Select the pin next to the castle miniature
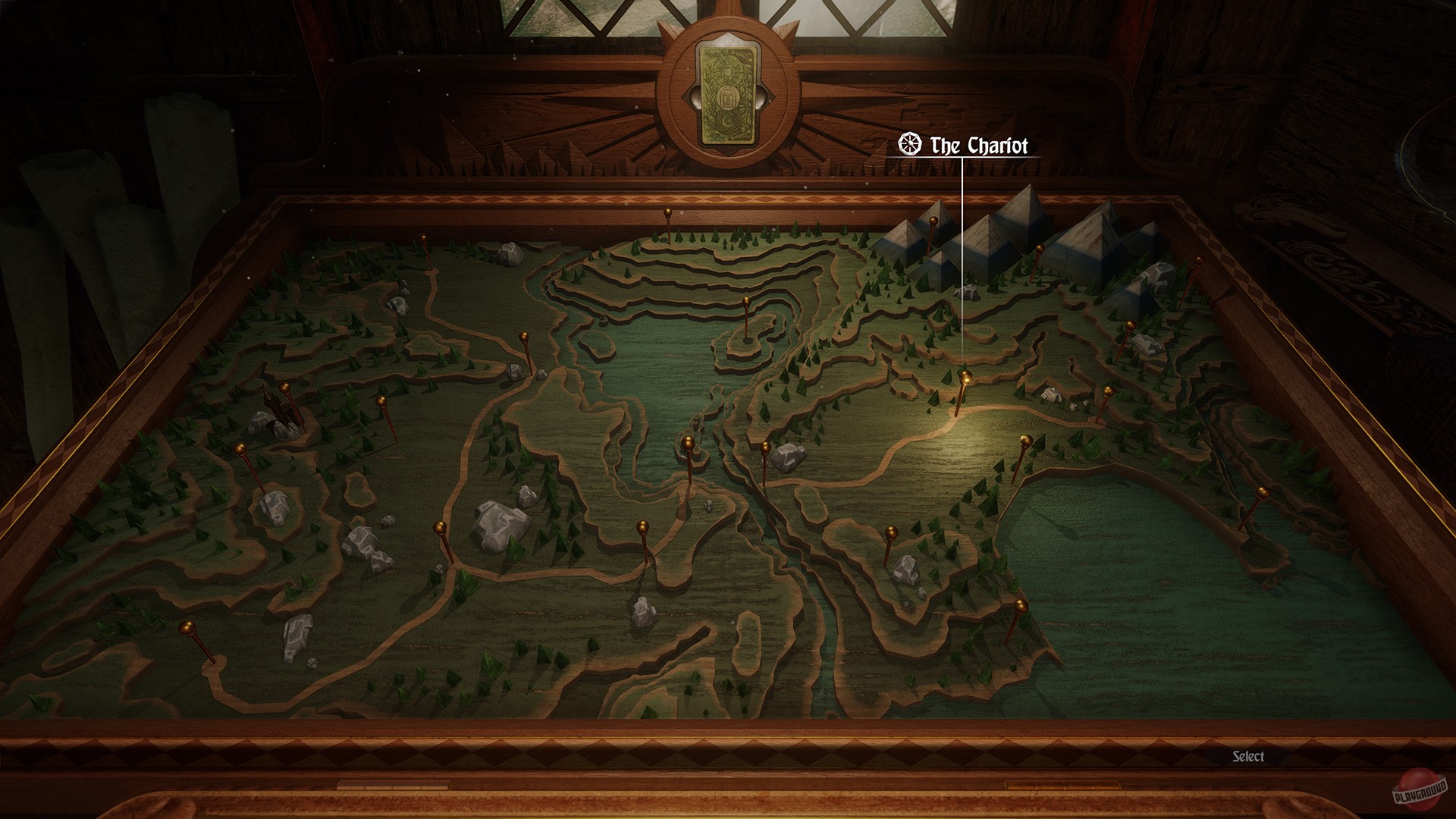The image size is (1456, 819). tap(287, 388)
